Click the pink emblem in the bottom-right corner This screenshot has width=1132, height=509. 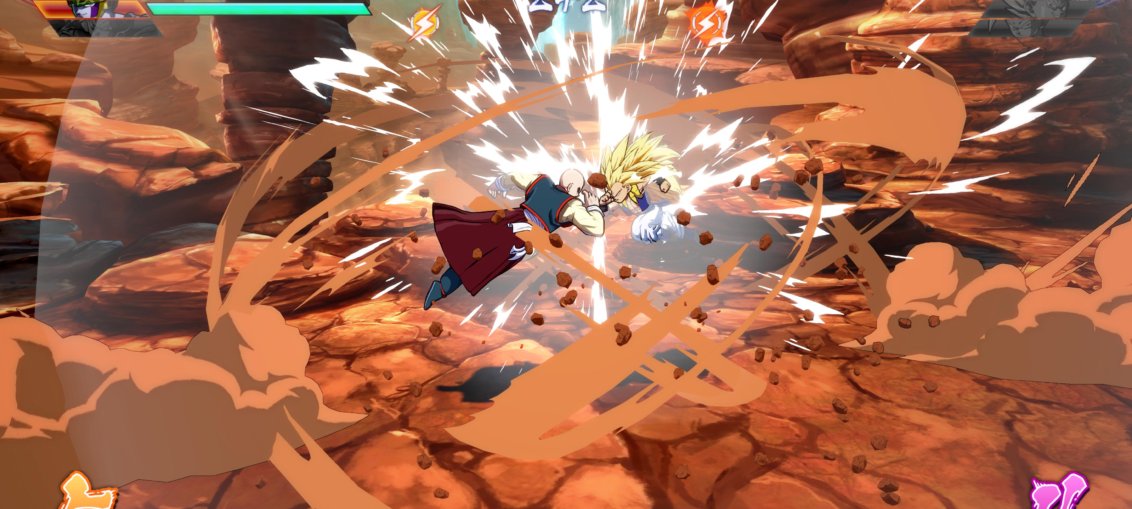click(x=1058, y=492)
